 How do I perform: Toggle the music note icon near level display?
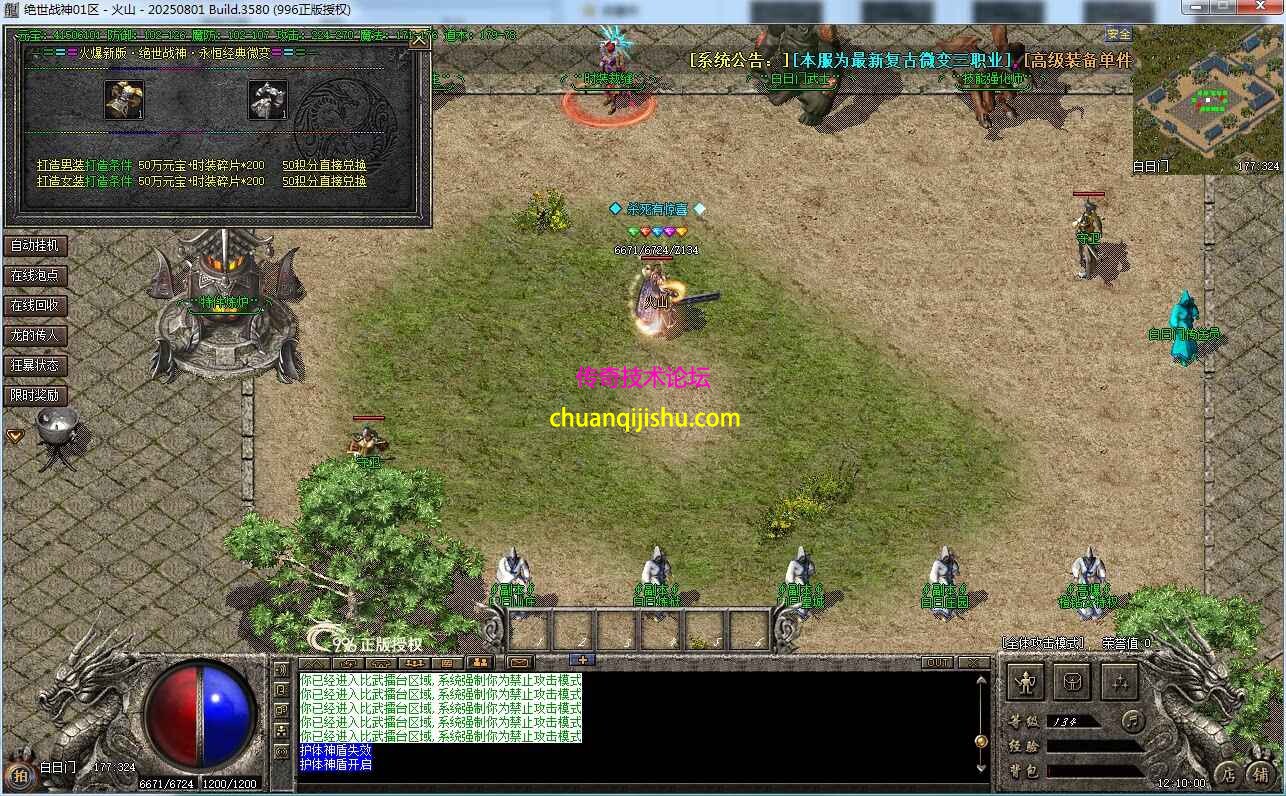pyautogui.click(x=1133, y=721)
